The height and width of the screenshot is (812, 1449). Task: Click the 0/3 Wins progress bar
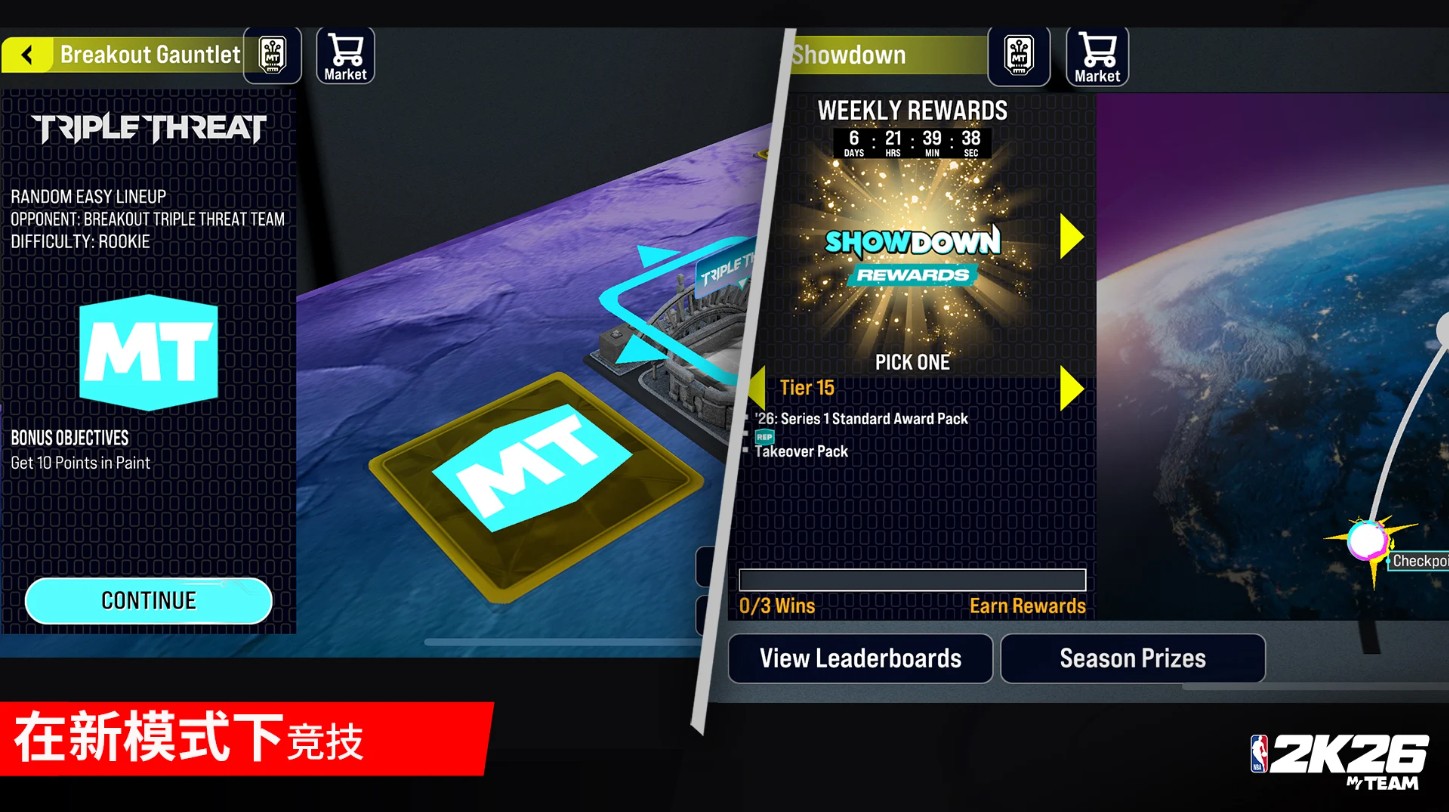(x=912, y=579)
